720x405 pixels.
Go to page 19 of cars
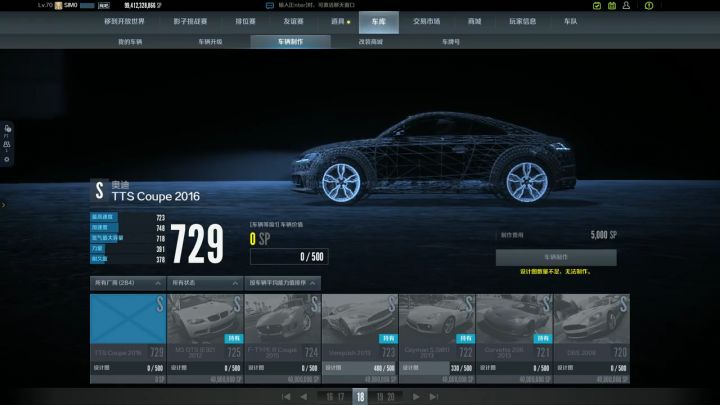pyautogui.click(x=380, y=397)
